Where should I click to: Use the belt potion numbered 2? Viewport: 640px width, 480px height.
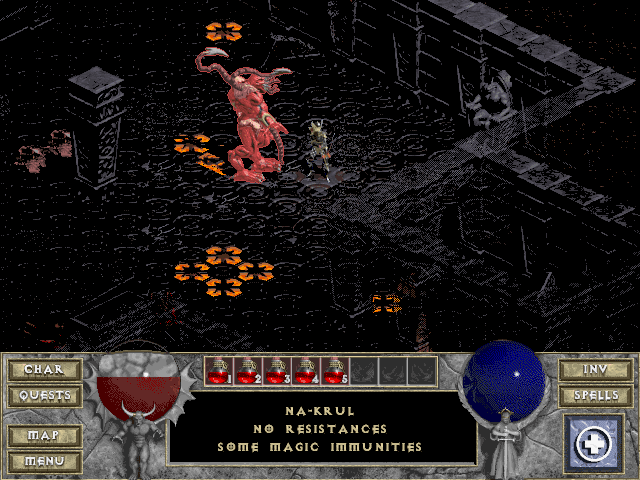(x=248, y=371)
